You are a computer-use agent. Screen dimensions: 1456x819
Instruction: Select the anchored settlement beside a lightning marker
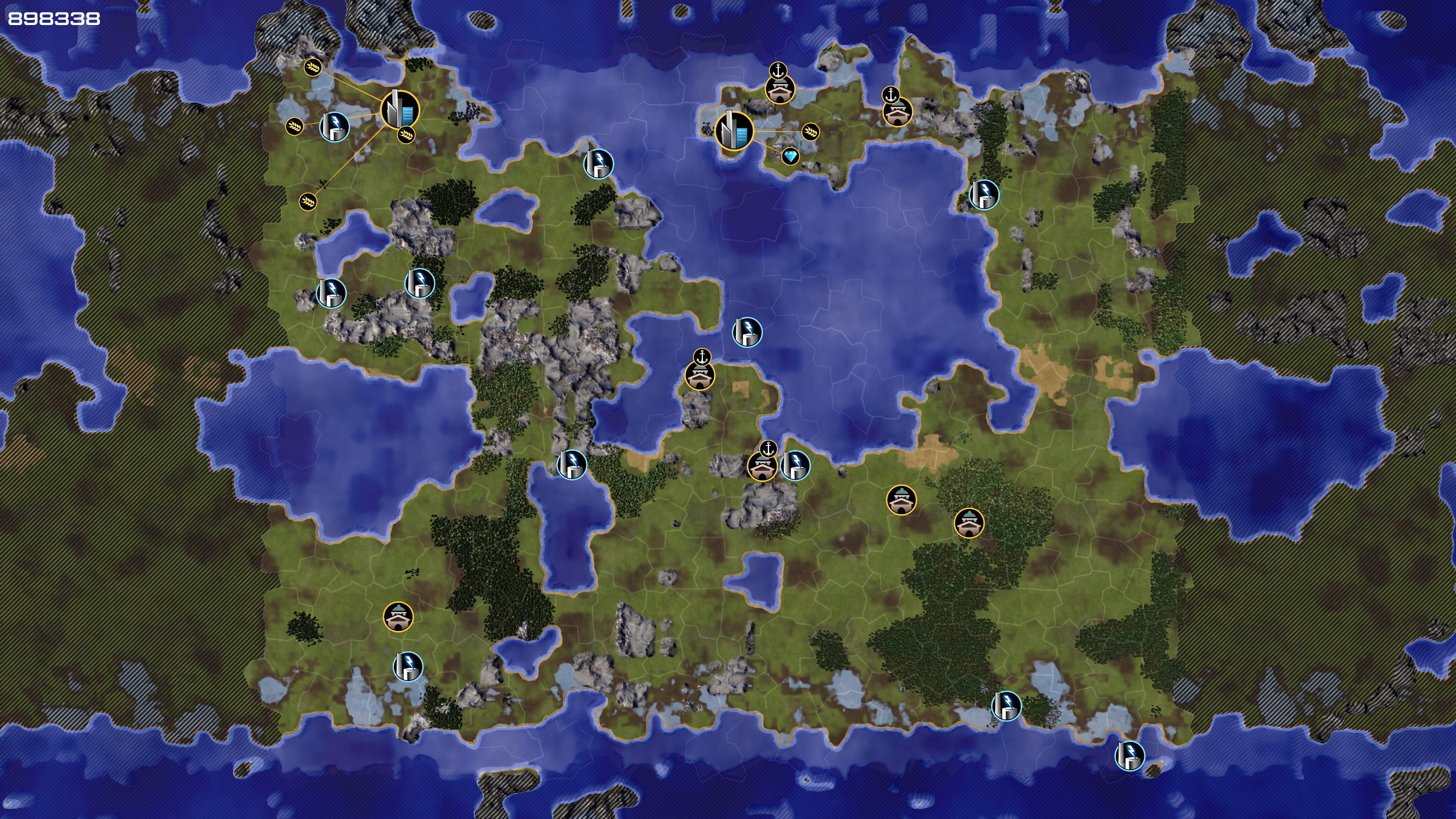pyautogui.click(x=762, y=466)
